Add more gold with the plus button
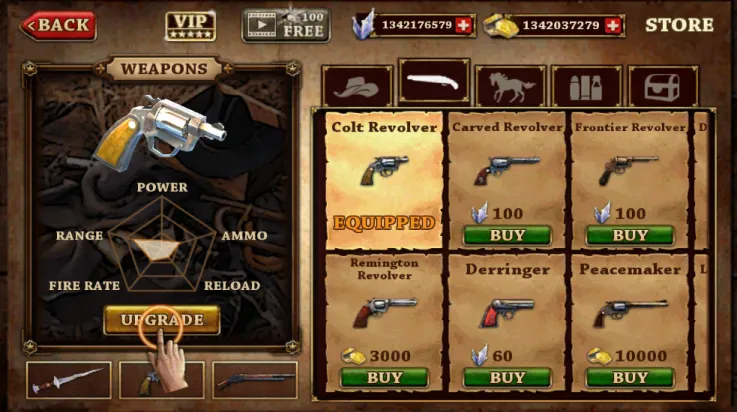This screenshot has width=737, height=412. point(614,25)
